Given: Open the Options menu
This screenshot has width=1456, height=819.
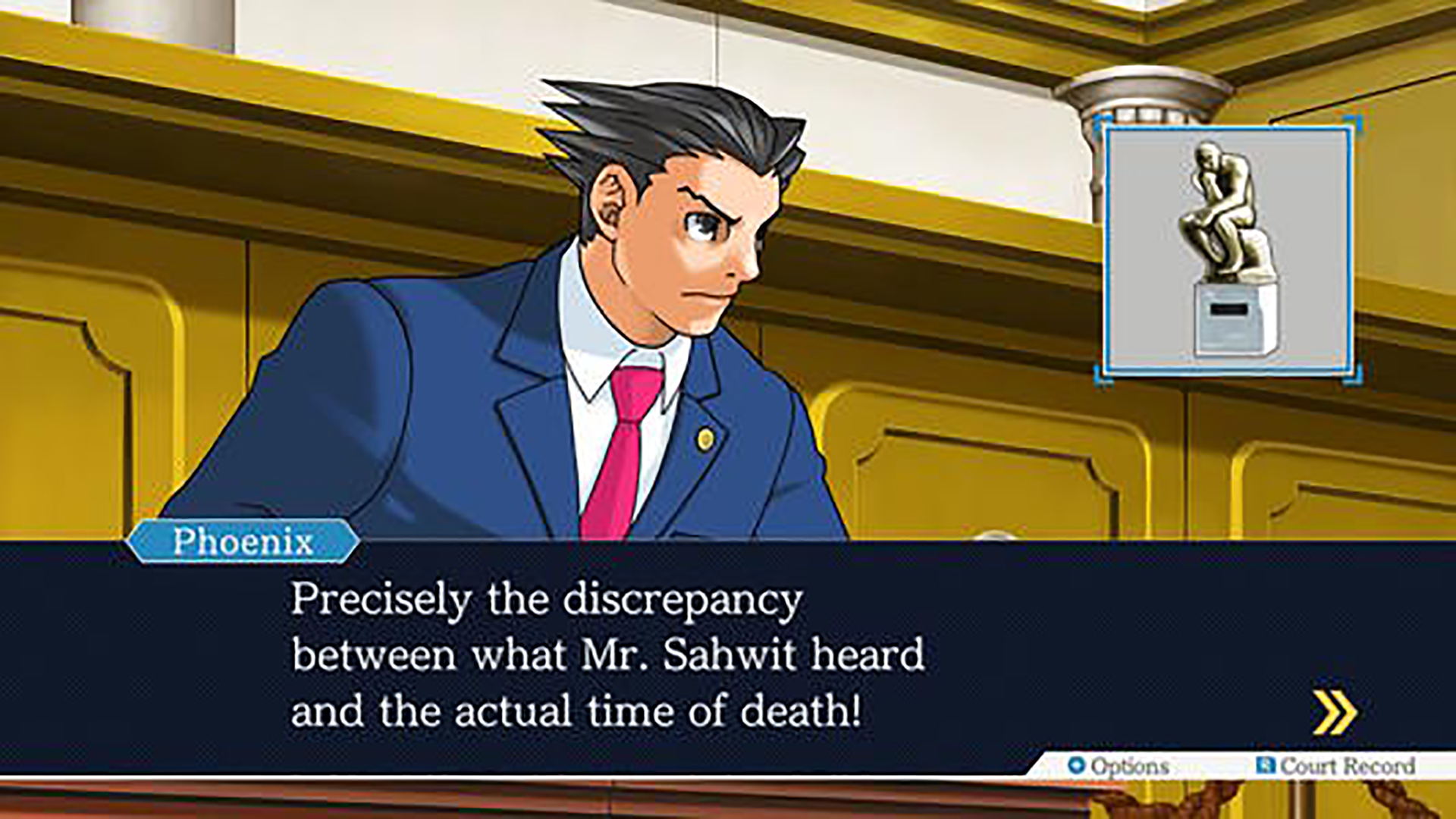Looking at the screenshot, I should click(x=1119, y=766).
